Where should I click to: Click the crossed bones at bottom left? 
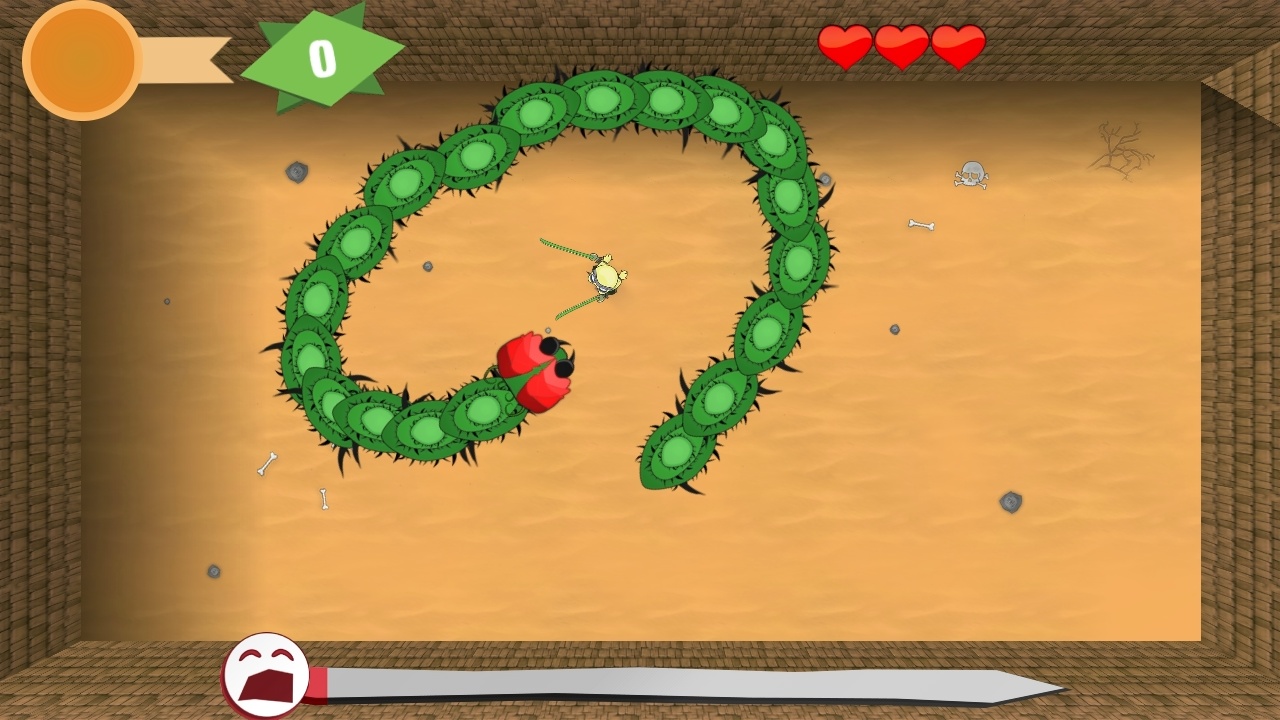pyautogui.click(x=265, y=465)
